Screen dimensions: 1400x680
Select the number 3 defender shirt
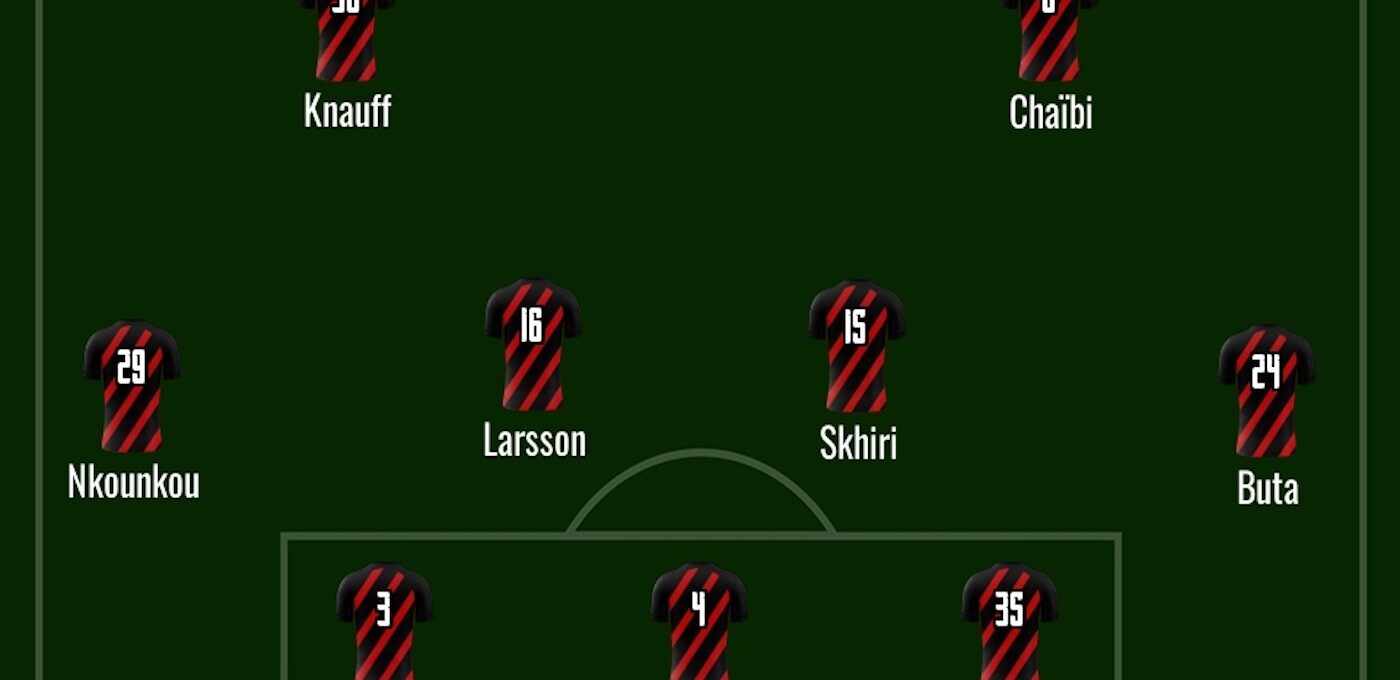(x=384, y=622)
